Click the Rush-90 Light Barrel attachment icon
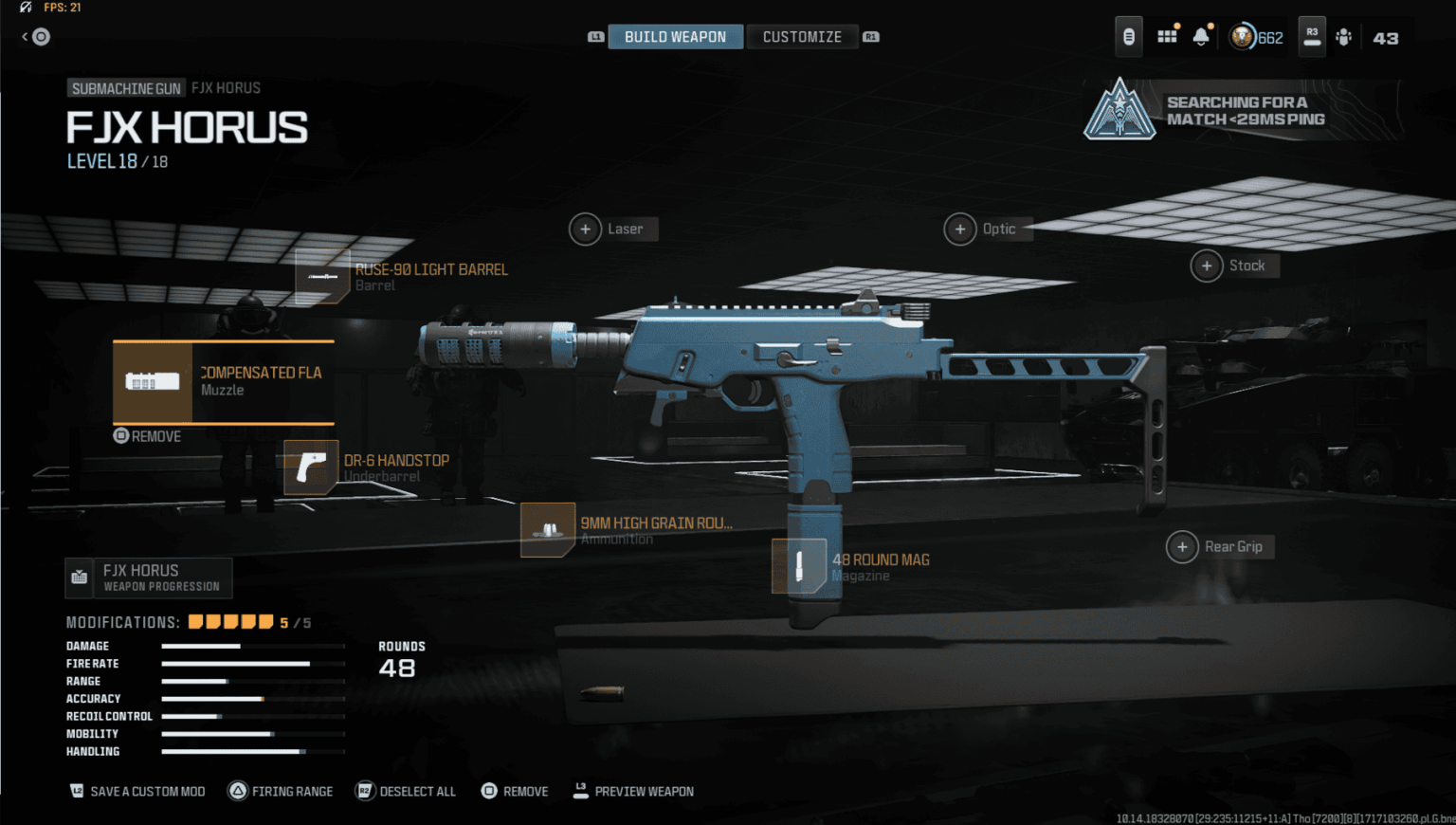1456x825 pixels. coord(322,276)
